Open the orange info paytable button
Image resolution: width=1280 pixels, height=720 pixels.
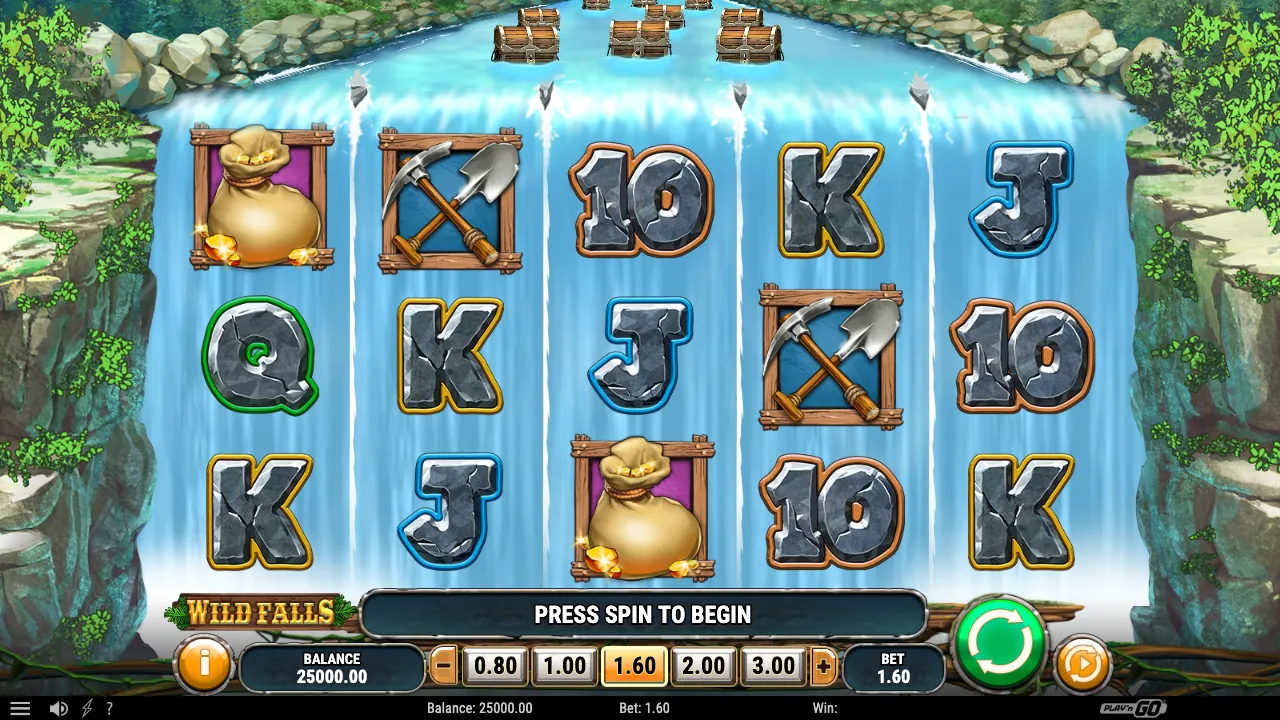coord(203,664)
